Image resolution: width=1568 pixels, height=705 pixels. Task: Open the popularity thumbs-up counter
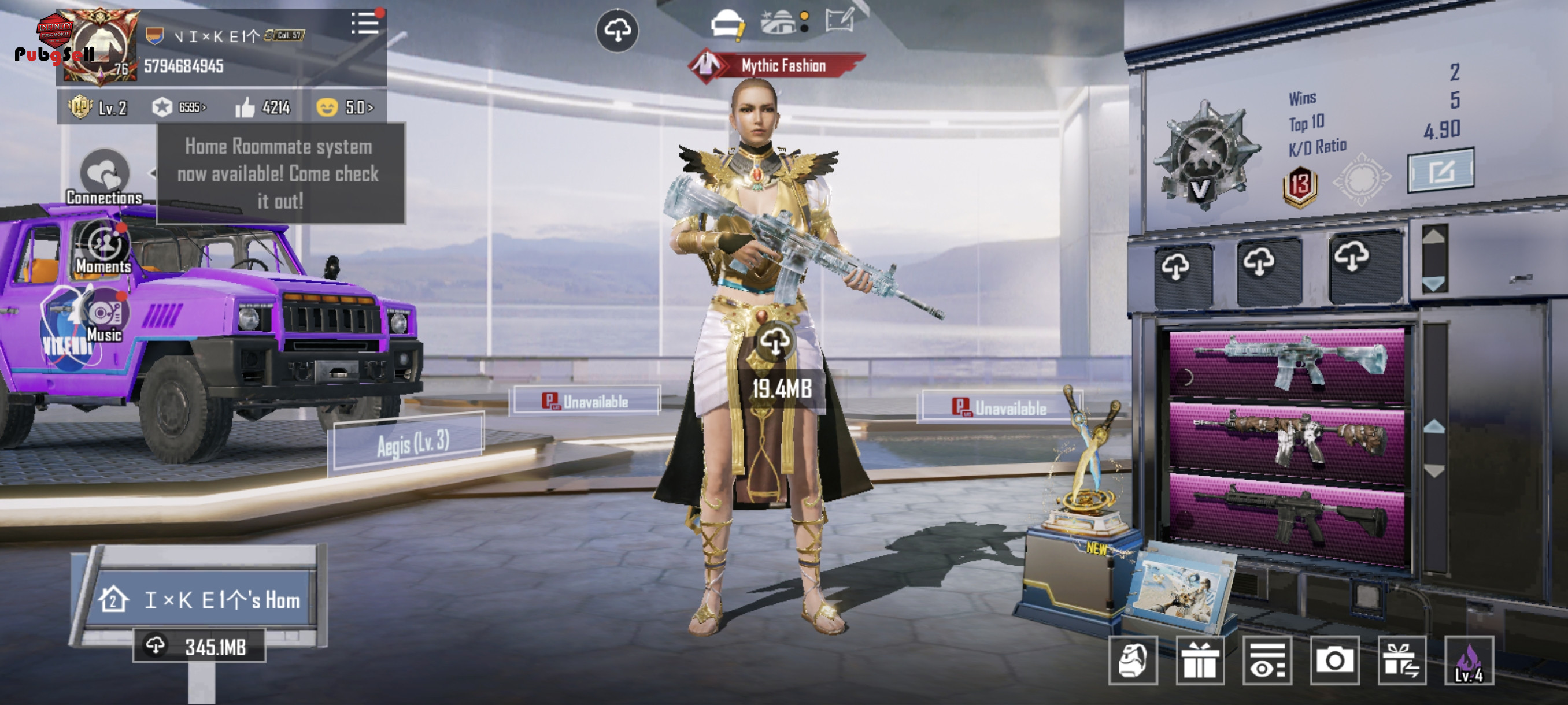[x=263, y=107]
